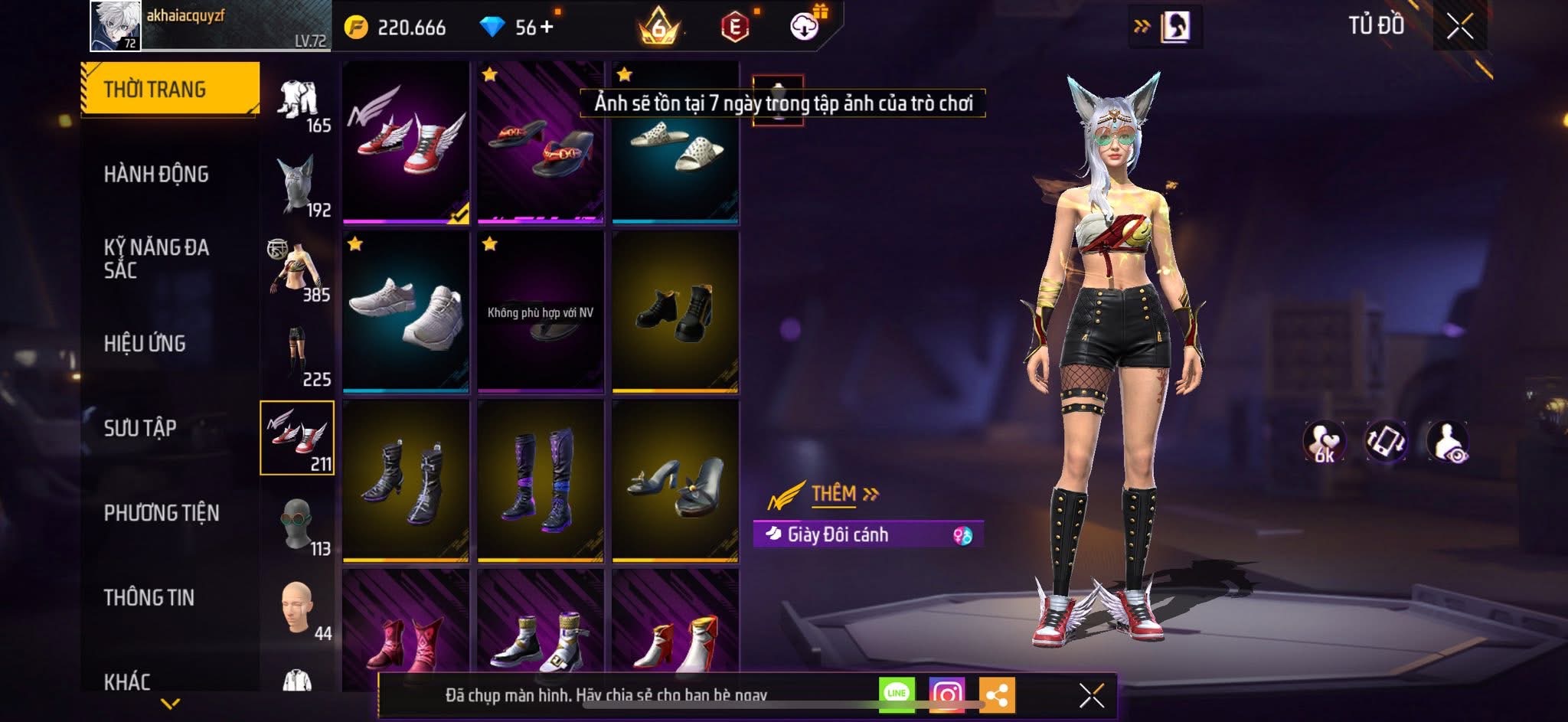Pick the tall purple-trimmed black boots

pyautogui.click(x=541, y=481)
